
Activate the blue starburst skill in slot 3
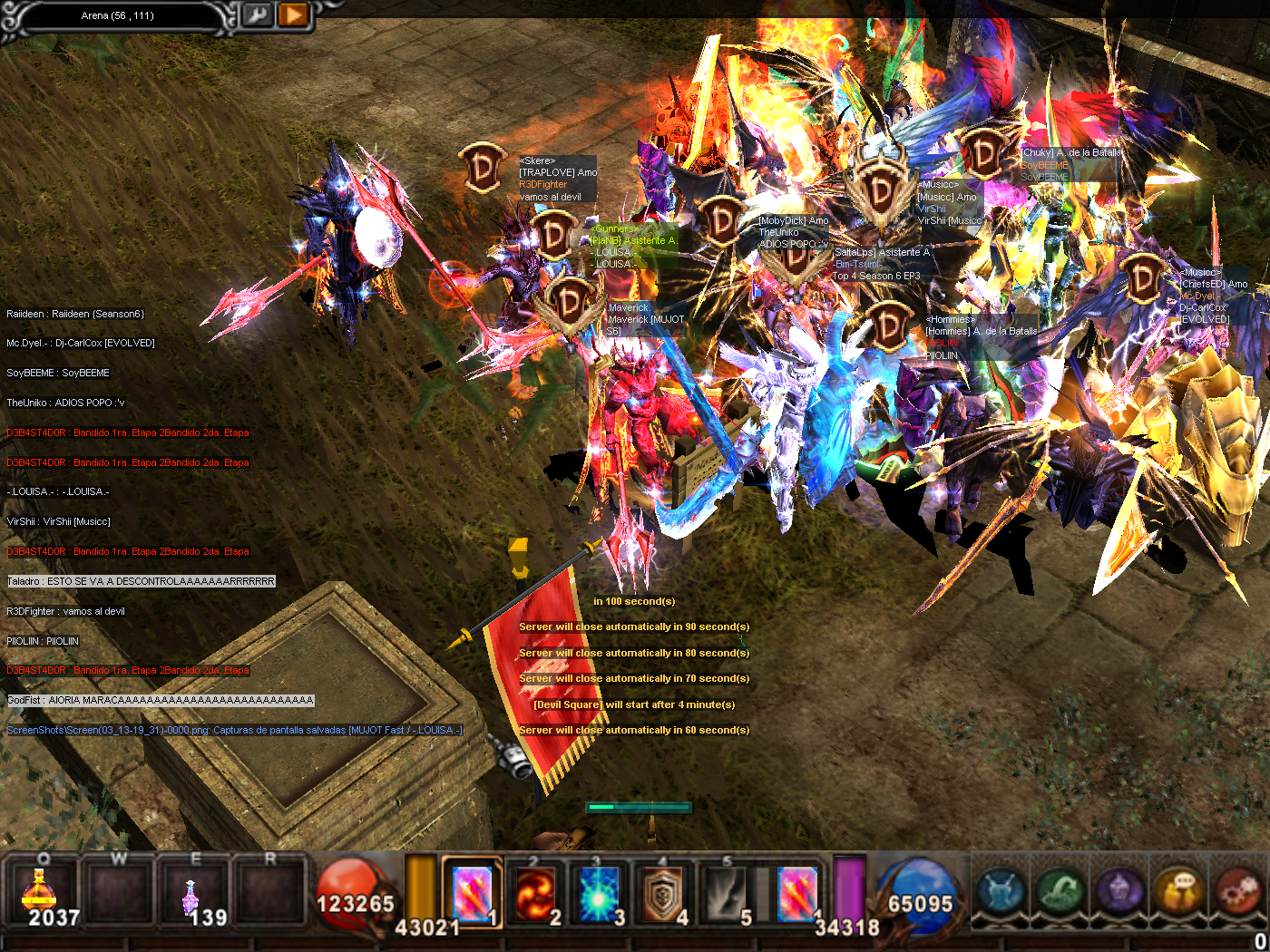point(599,894)
